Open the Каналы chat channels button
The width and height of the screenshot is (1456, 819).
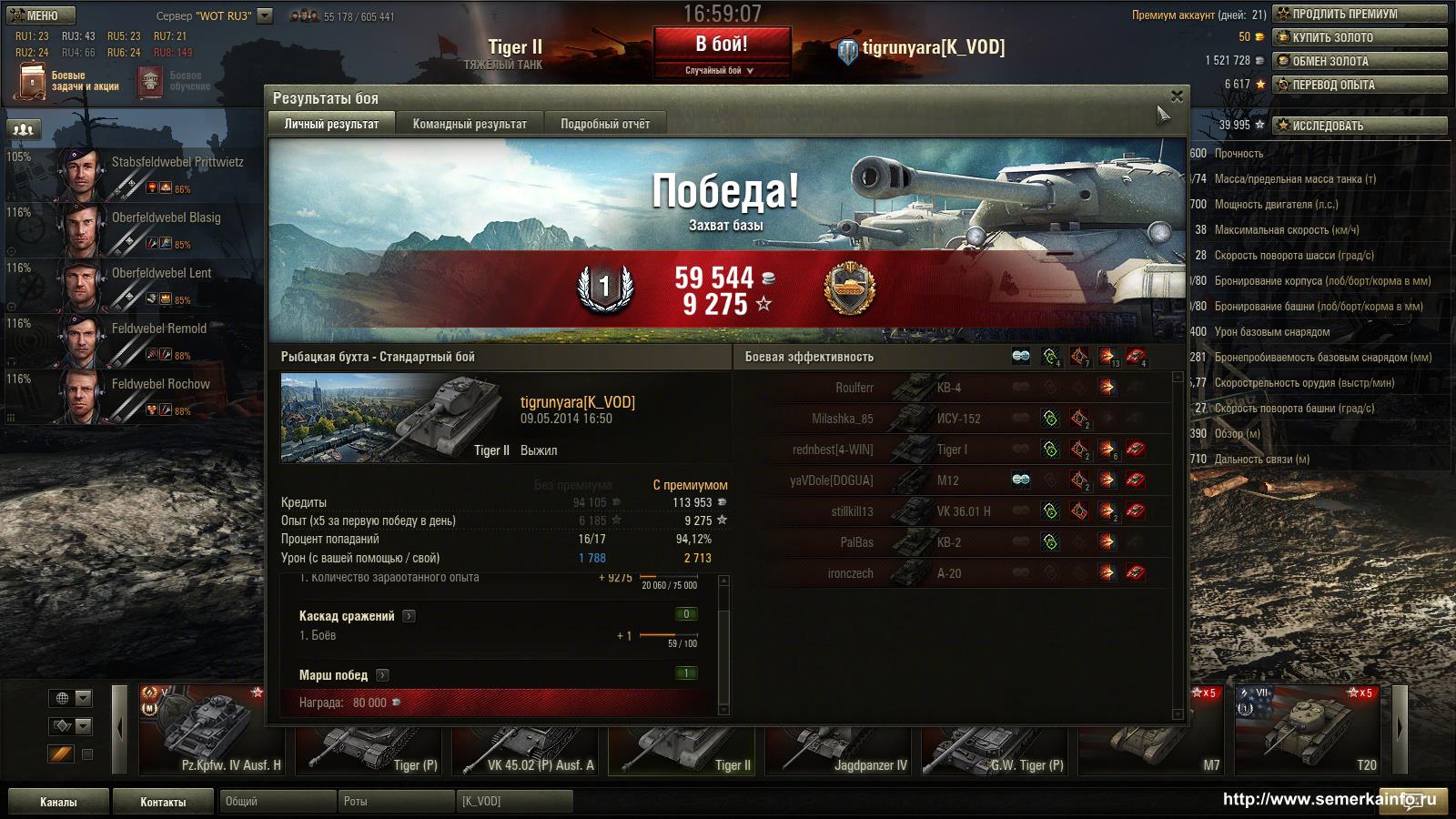point(58,802)
